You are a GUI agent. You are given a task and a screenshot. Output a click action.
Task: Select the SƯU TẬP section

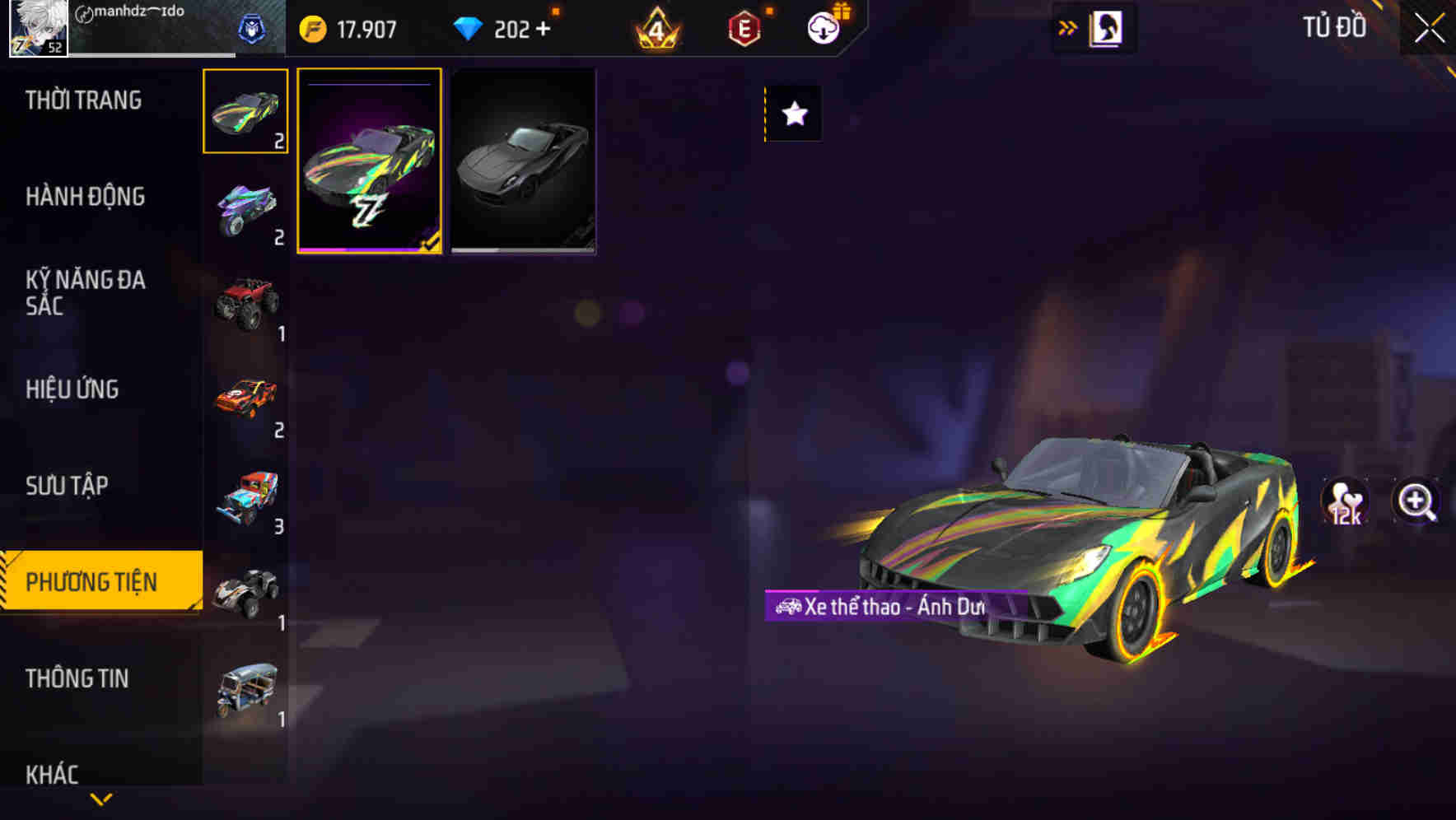click(x=68, y=486)
